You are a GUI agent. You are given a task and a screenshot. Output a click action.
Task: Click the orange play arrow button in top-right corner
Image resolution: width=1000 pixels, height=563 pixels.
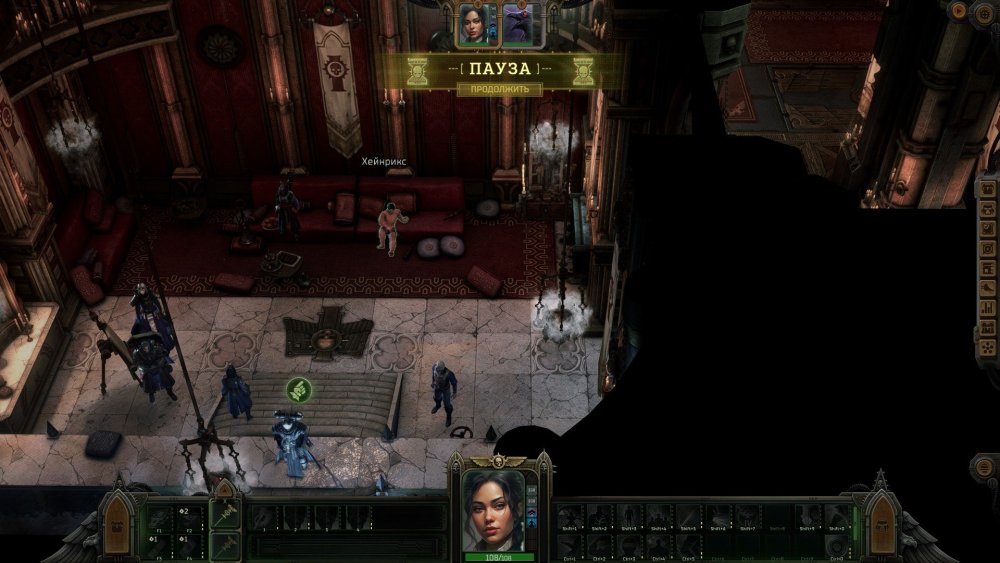(x=959, y=11)
